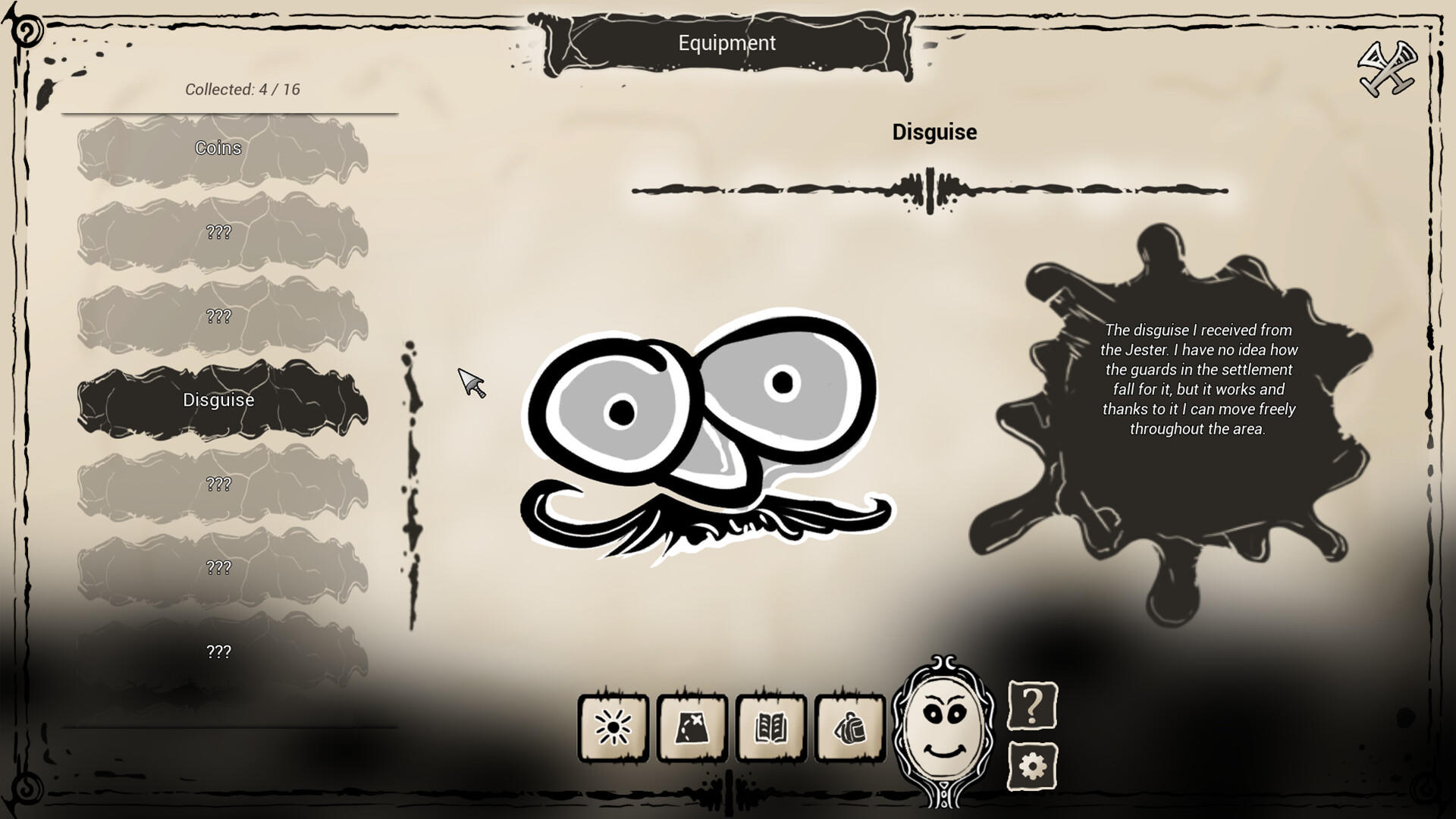Select the Disguise entry in the equipment list

[218, 400]
